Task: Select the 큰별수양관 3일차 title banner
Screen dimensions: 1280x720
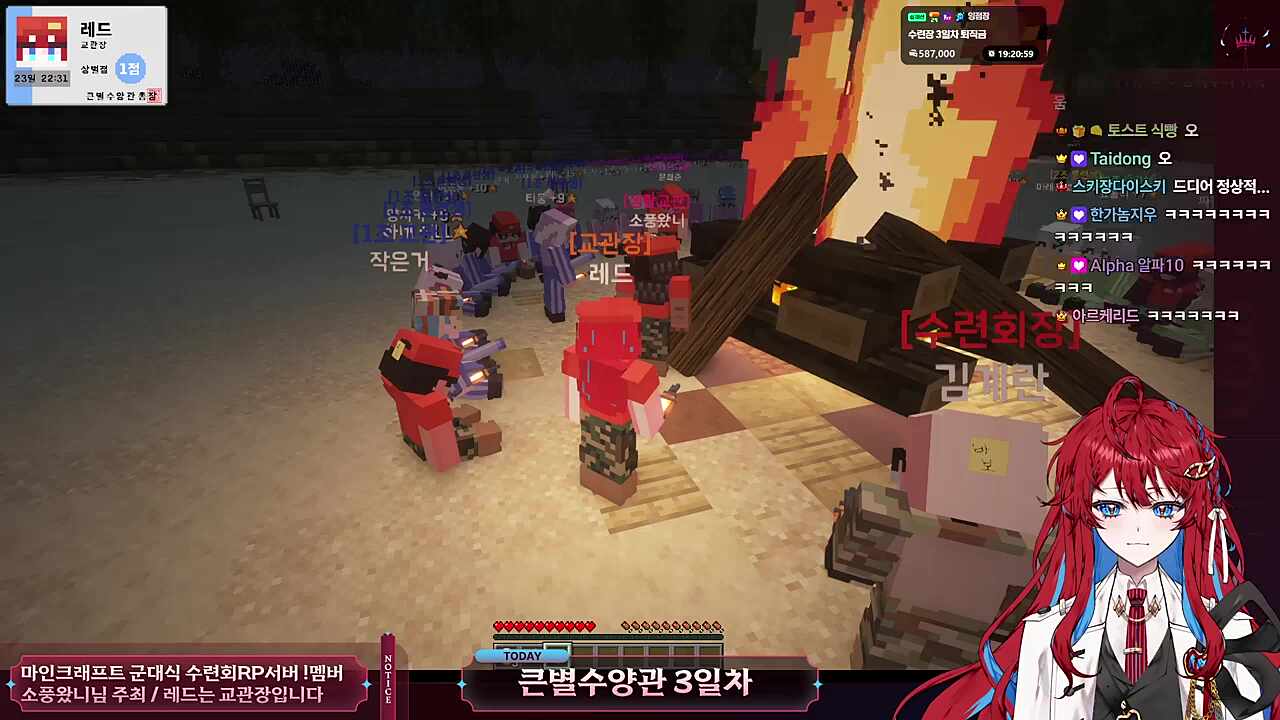Action: point(637,686)
